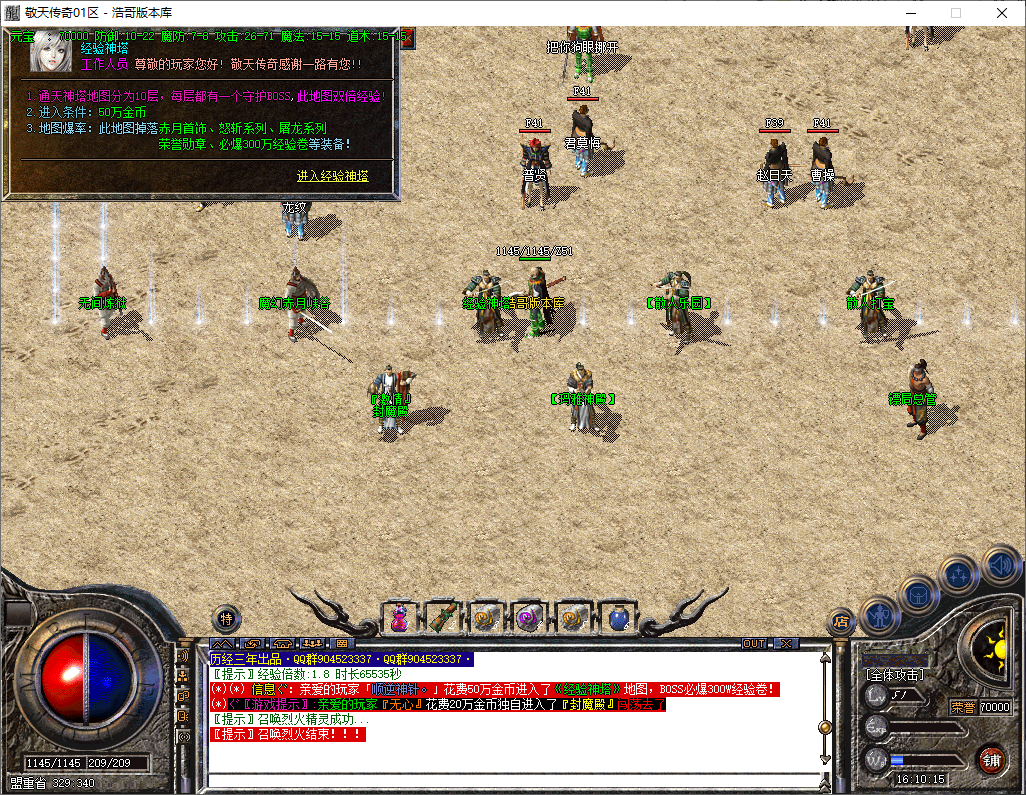Use the green bundle item in the hotbar

pyautogui.click(x=443, y=619)
